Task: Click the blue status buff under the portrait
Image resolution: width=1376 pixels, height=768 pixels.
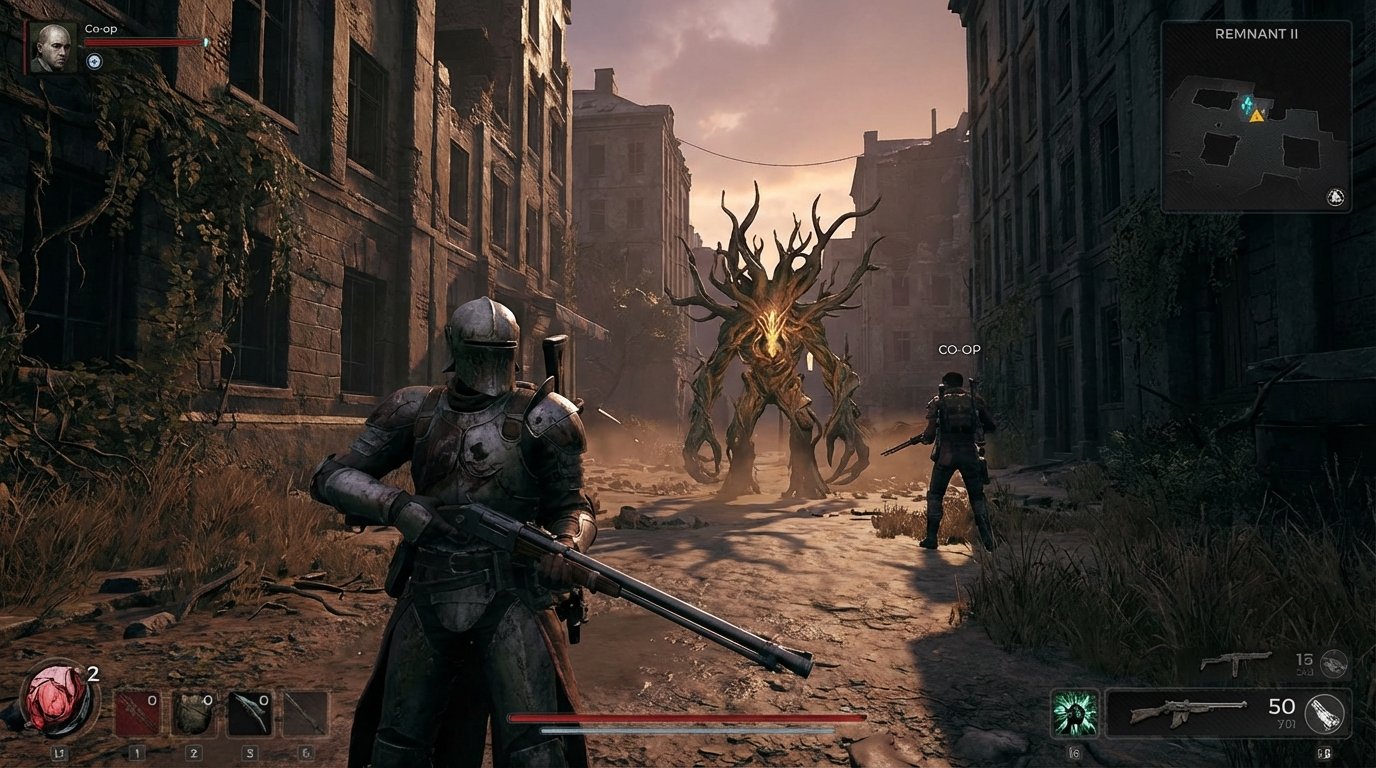Action: tap(93, 59)
